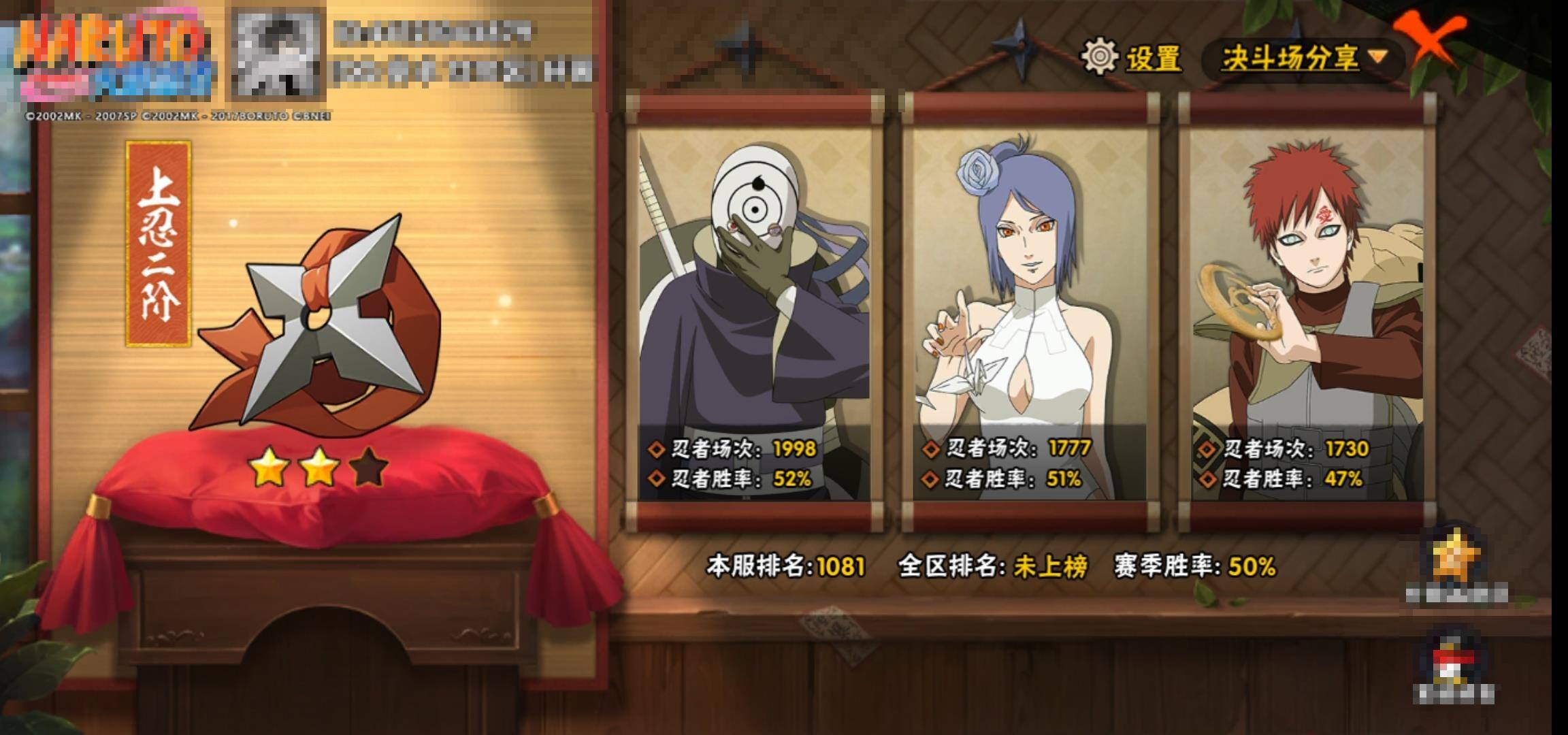Open the blurred player avatar

pyautogui.click(x=277, y=54)
